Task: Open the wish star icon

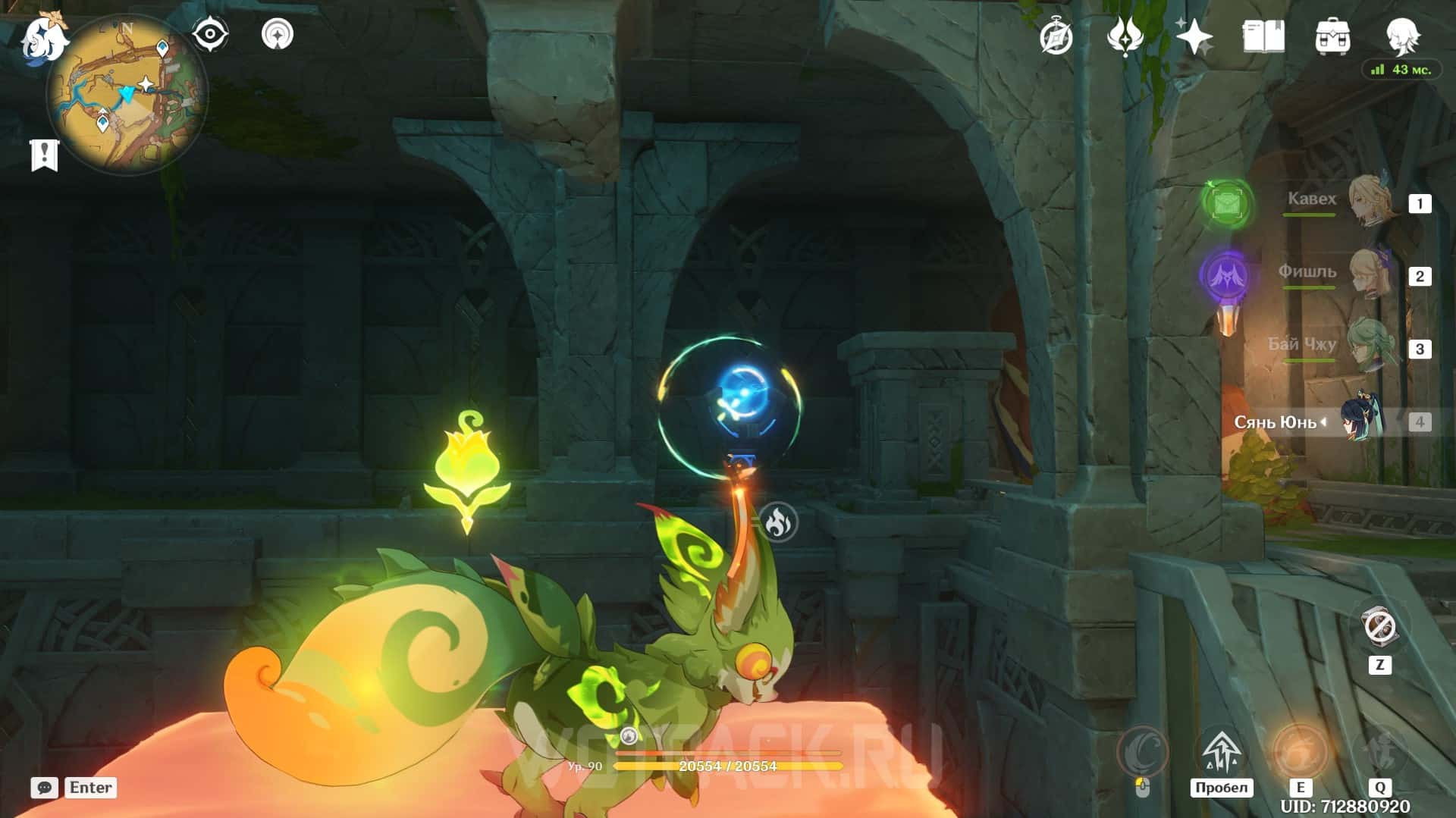Action: coord(1194,36)
